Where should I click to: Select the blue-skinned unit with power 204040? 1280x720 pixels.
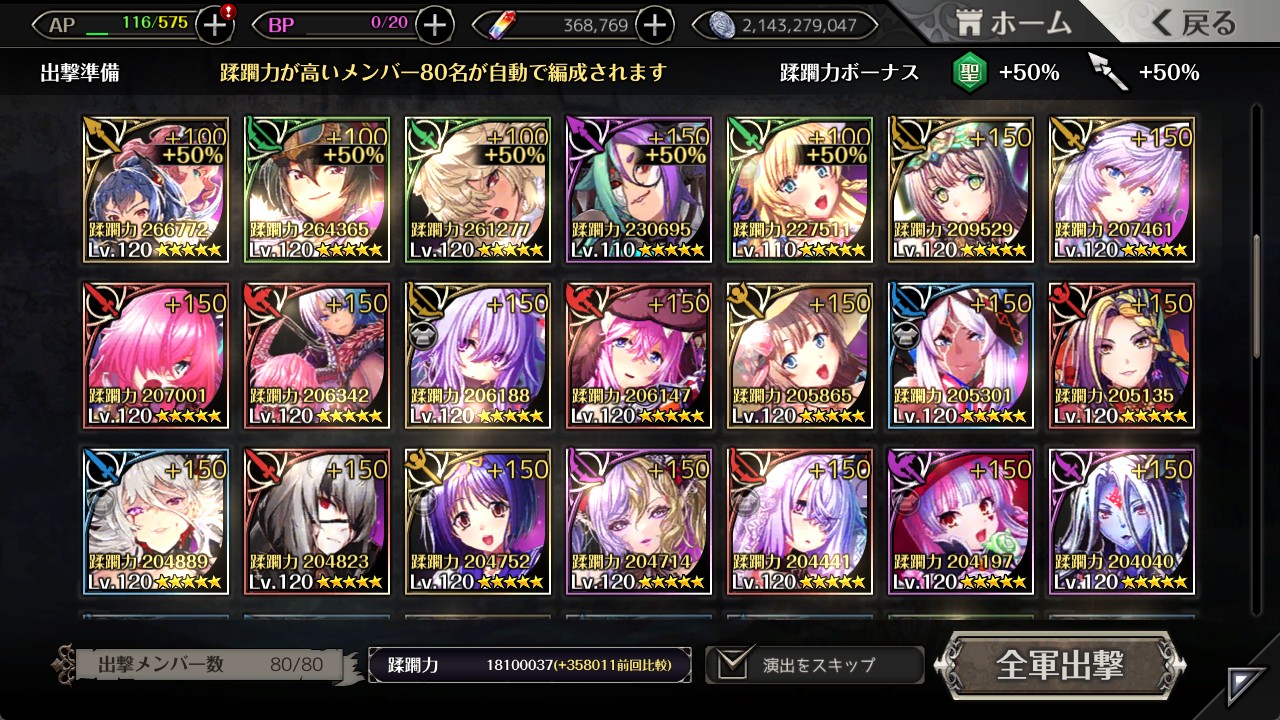[x=1122, y=521]
